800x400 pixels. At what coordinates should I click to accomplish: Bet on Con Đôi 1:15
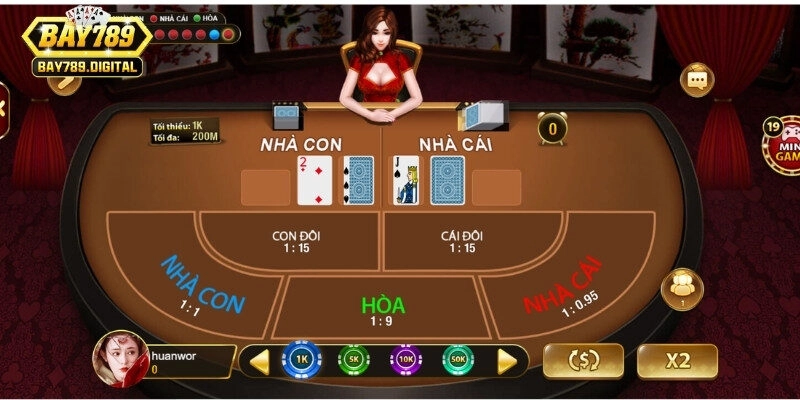pyautogui.click(x=296, y=241)
